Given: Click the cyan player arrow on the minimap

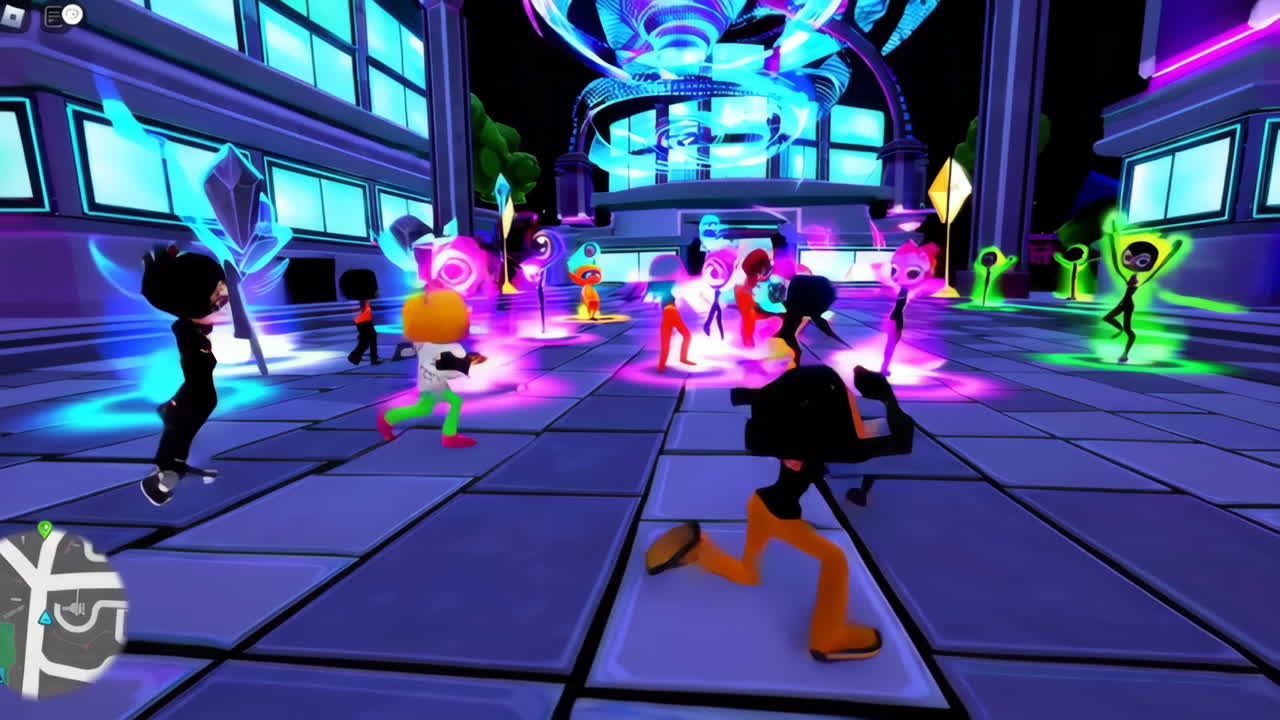Looking at the screenshot, I should click(x=45, y=618).
